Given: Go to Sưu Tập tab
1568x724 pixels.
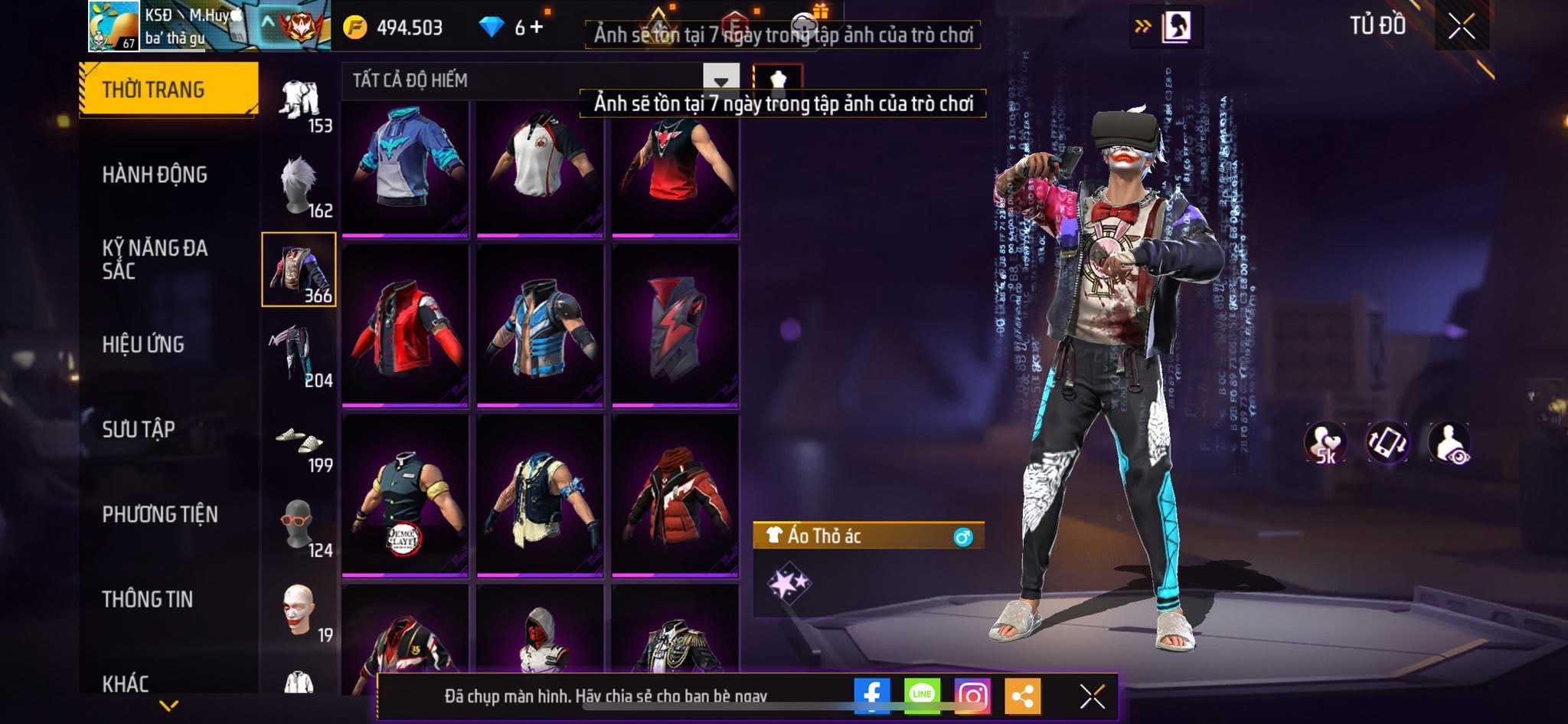Looking at the screenshot, I should tap(139, 429).
